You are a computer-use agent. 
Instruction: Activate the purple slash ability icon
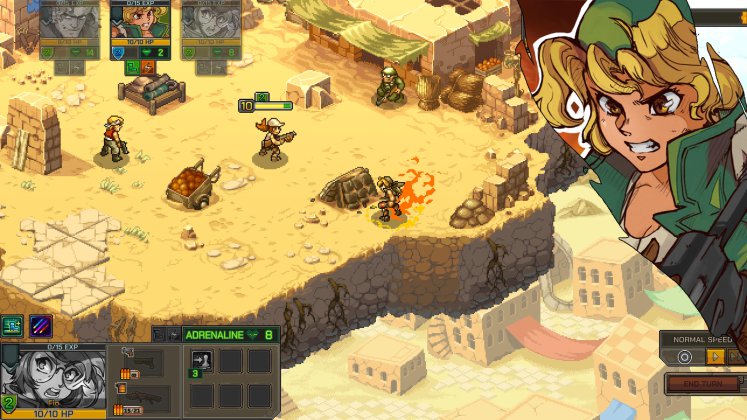coord(41,324)
